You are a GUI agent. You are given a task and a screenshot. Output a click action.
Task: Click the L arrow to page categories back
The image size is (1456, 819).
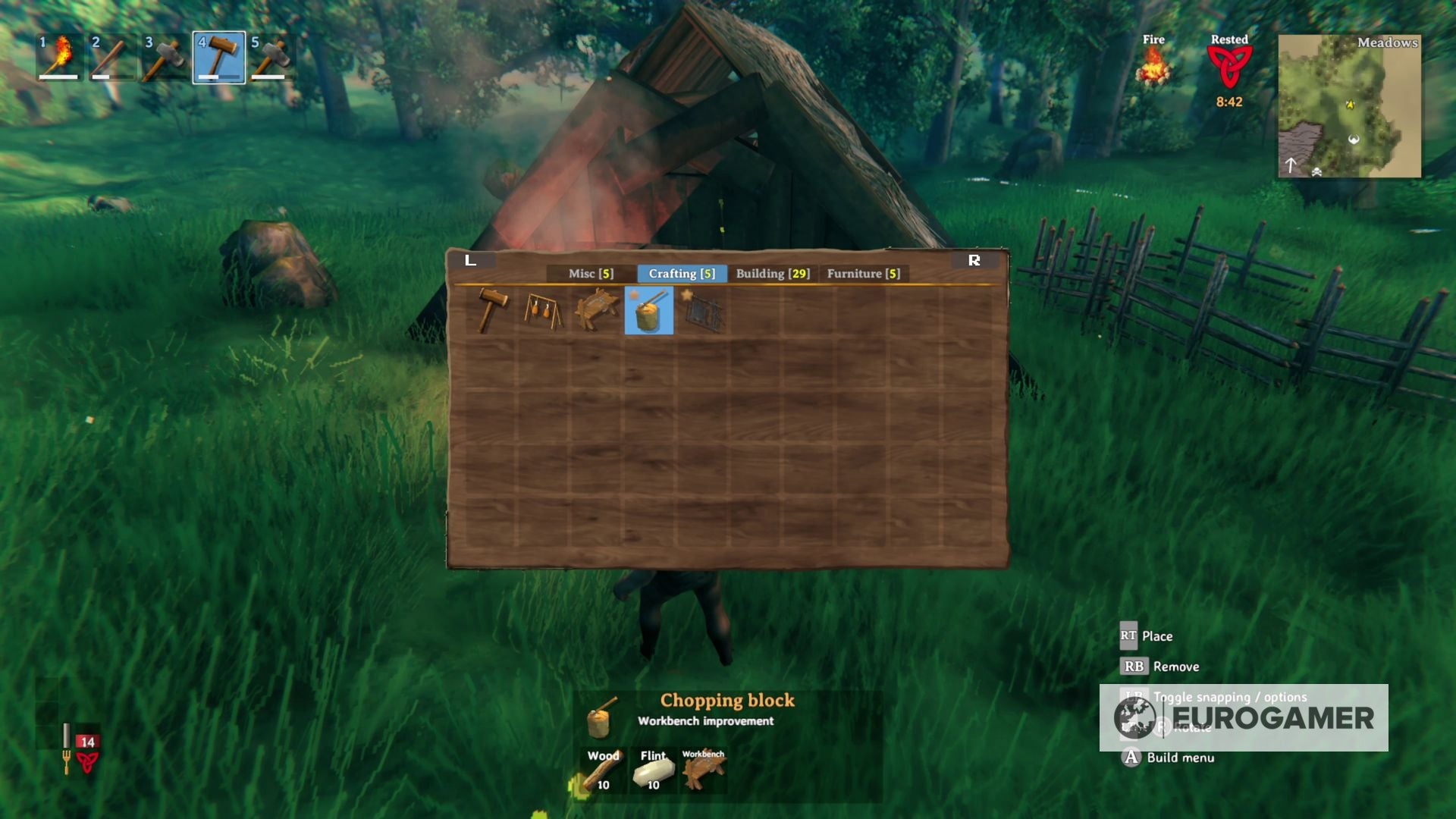coord(471,260)
